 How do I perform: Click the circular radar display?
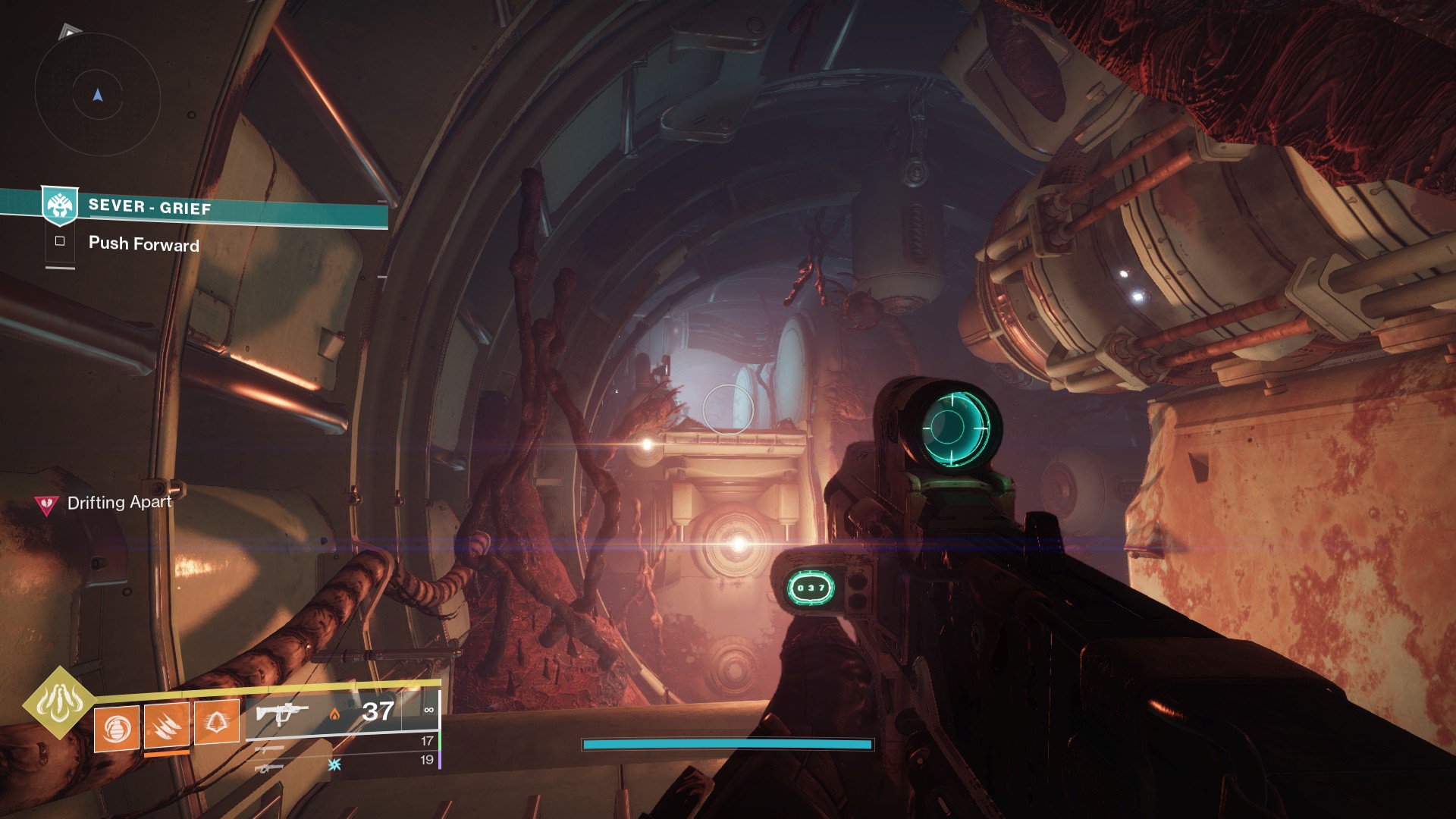pos(97,96)
